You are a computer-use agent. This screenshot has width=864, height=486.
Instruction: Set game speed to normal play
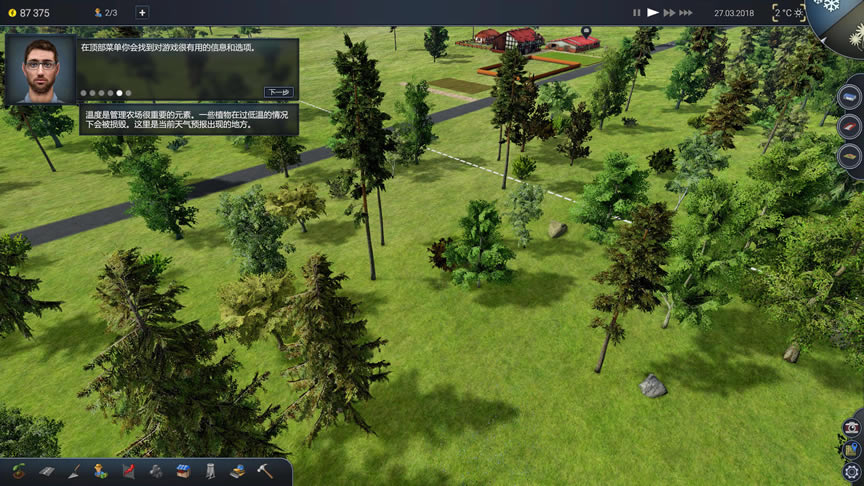pos(653,13)
